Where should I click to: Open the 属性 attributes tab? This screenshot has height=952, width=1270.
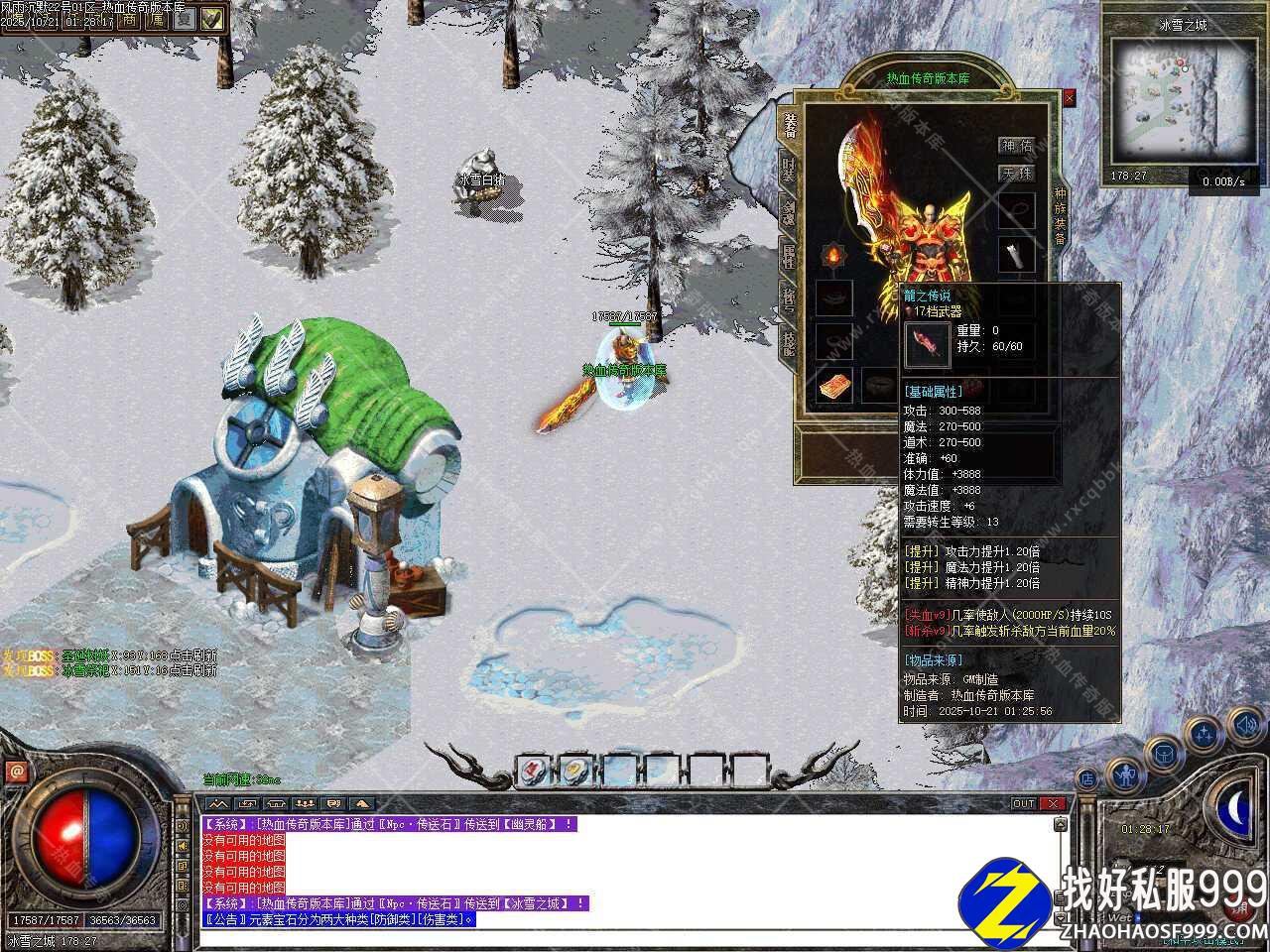pyautogui.click(x=789, y=255)
